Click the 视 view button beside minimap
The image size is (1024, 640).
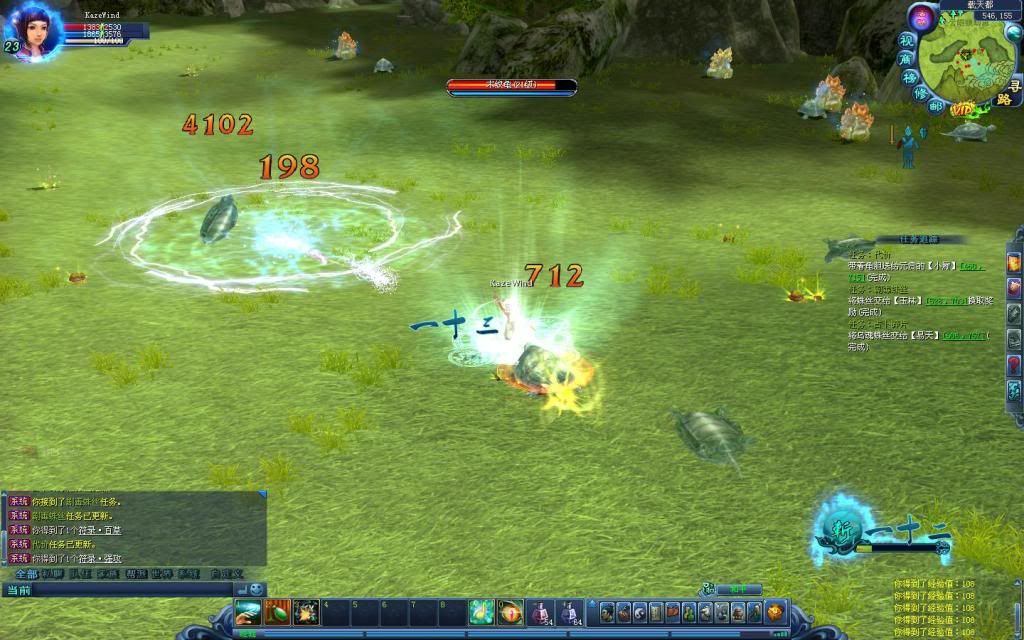pyautogui.click(x=907, y=41)
